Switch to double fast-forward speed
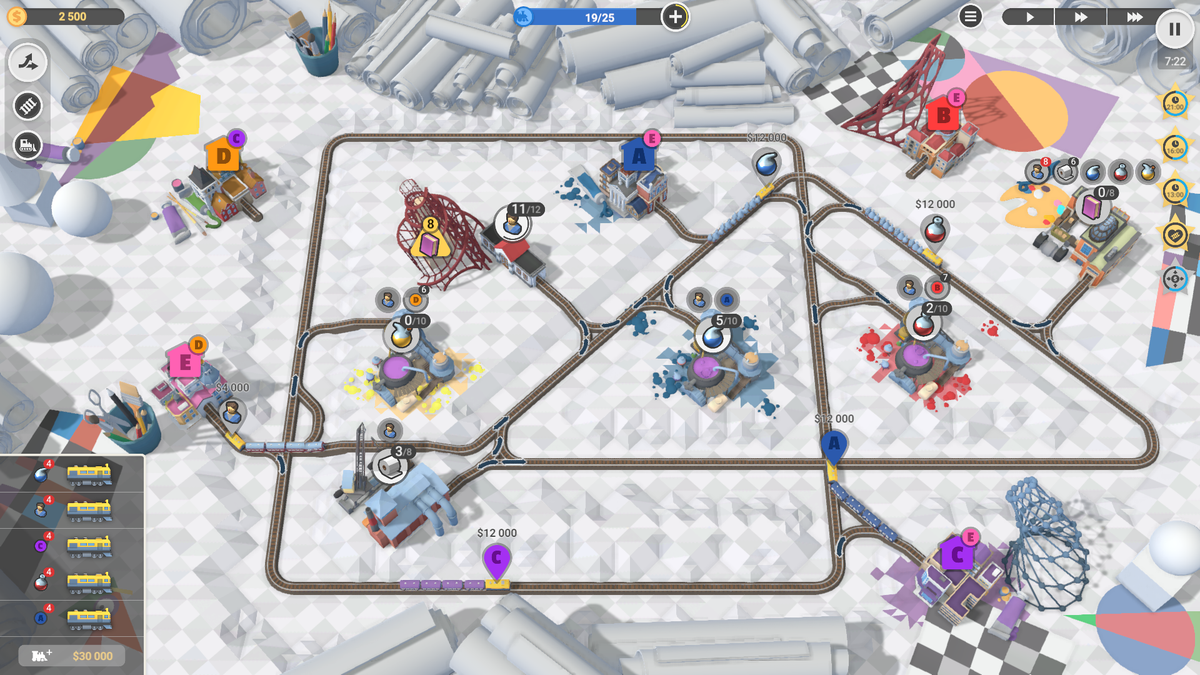 pos(1081,17)
